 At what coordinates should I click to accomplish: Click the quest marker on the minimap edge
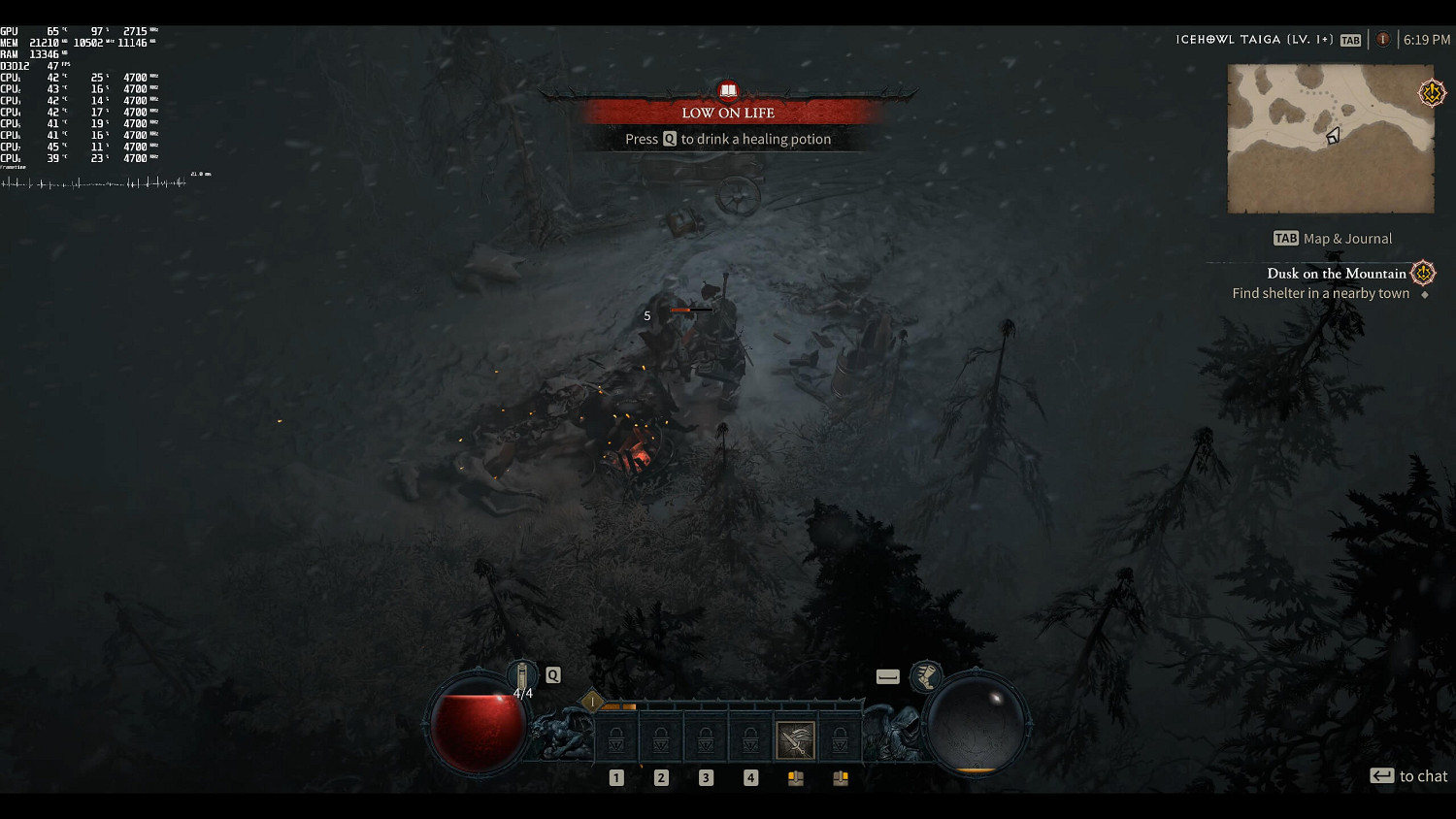point(1432,93)
